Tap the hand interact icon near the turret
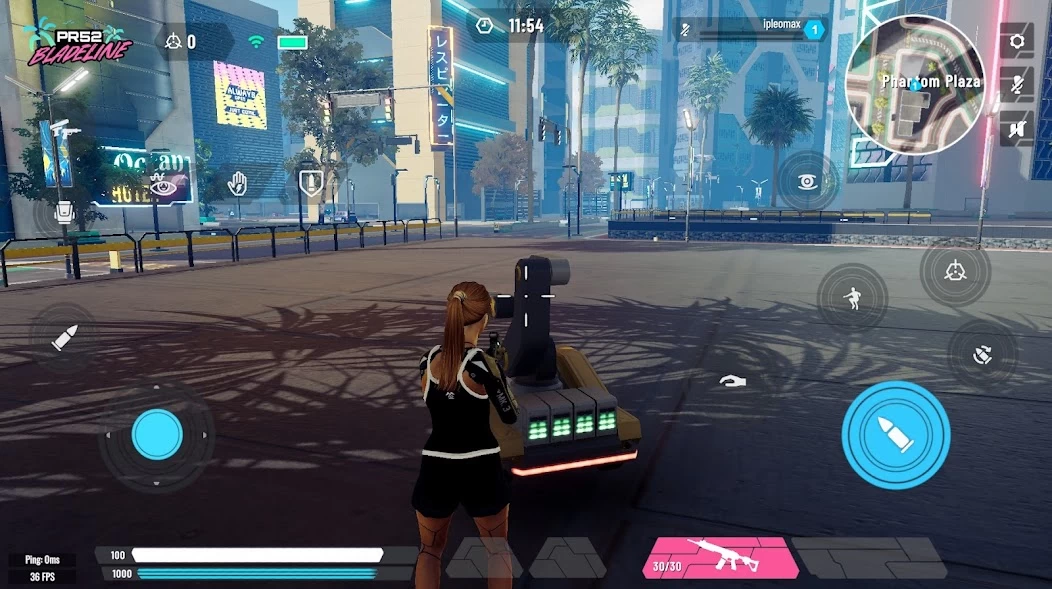Image resolution: width=1052 pixels, height=589 pixels. click(x=733, y=381)
